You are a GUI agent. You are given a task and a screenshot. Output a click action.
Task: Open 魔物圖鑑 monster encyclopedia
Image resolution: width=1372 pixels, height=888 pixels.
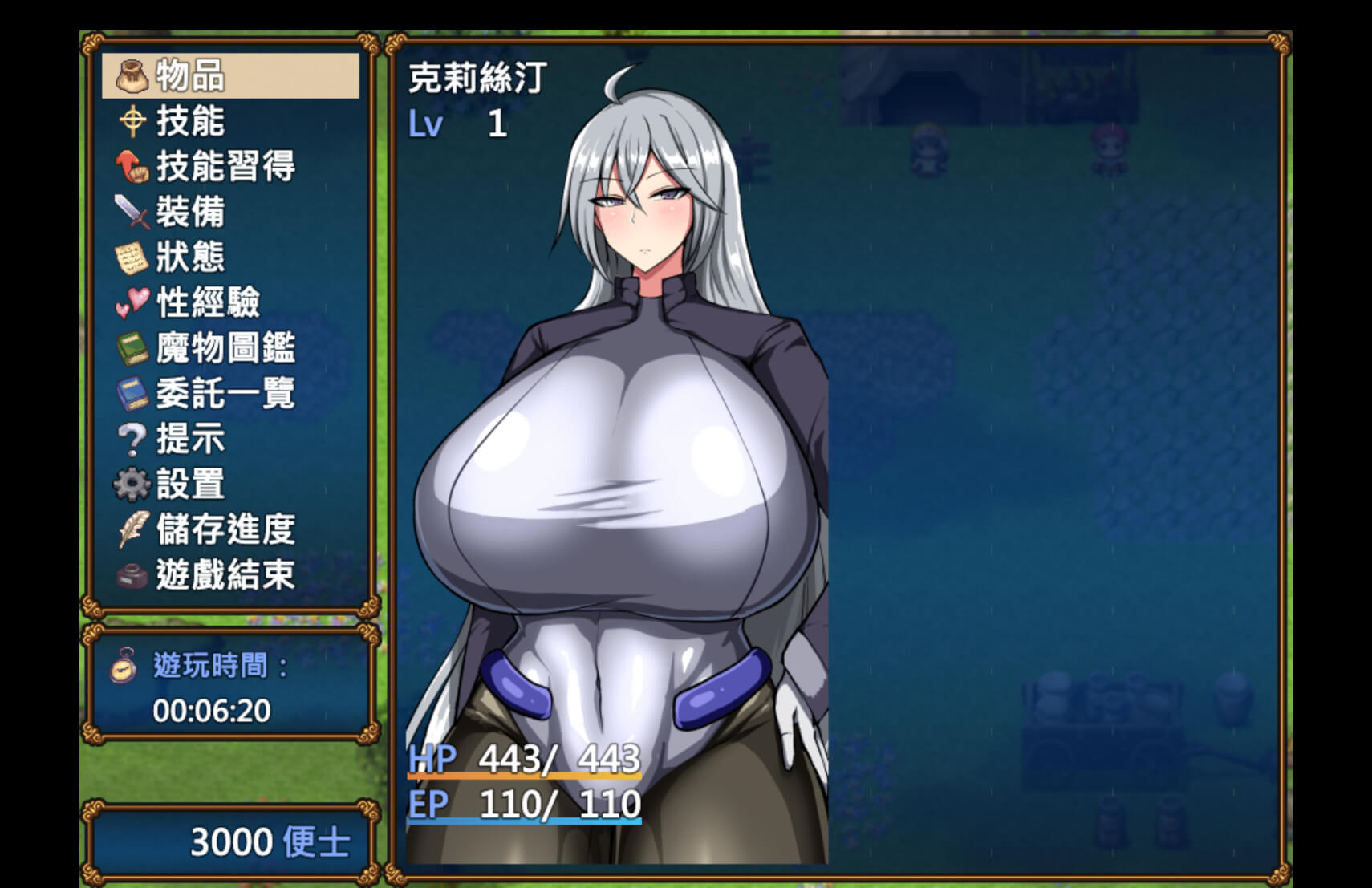point(230,348)
